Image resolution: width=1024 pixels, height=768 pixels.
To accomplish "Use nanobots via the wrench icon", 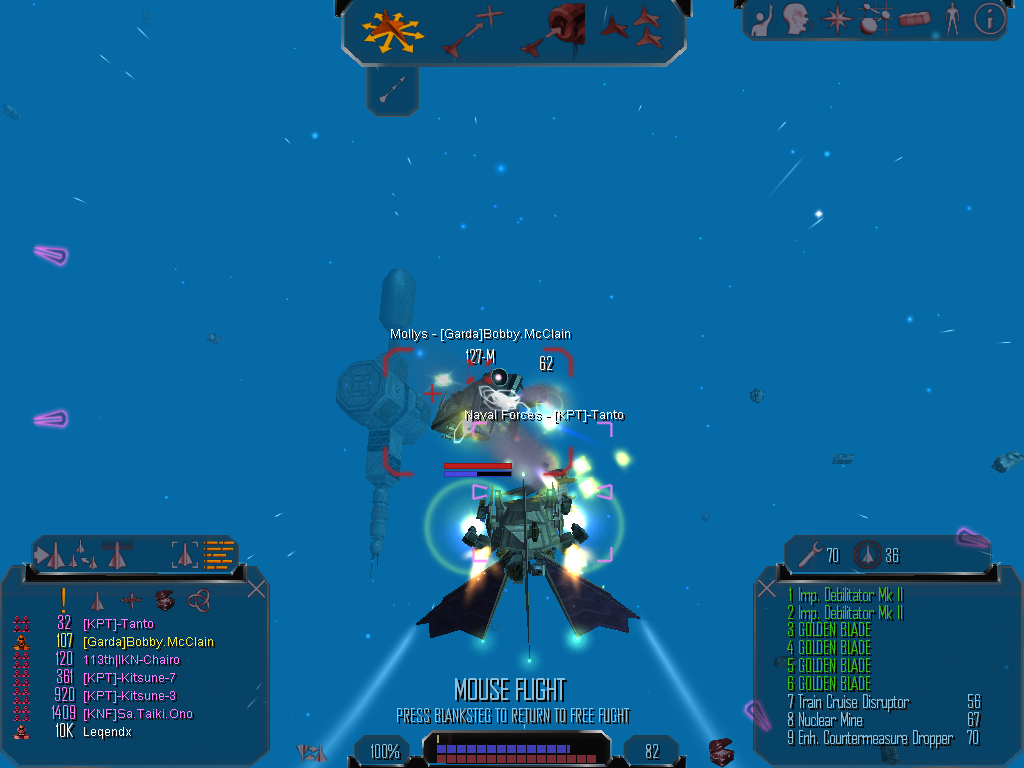I will [806, 554].
